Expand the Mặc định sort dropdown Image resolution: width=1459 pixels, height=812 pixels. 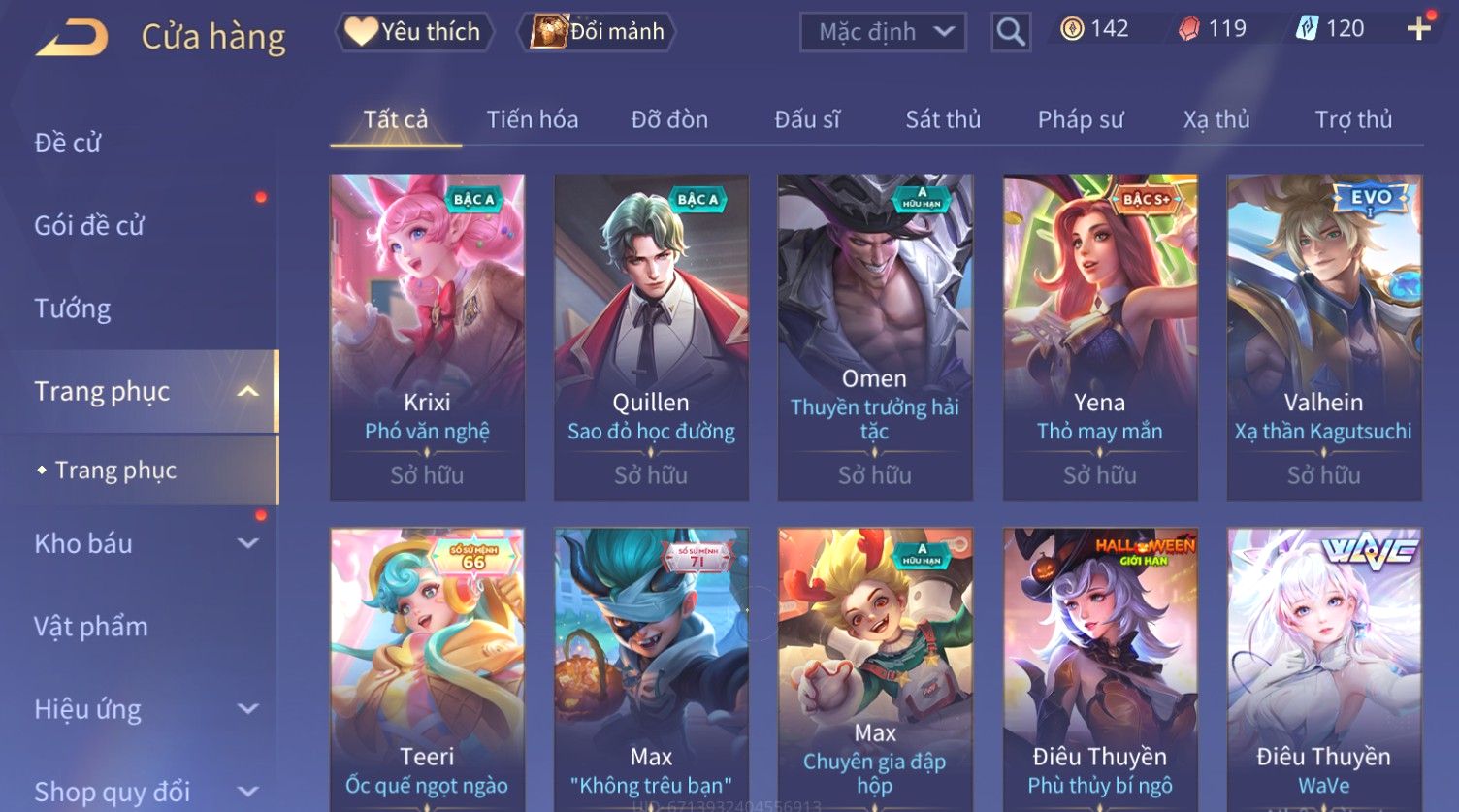[x=883, y=32]
